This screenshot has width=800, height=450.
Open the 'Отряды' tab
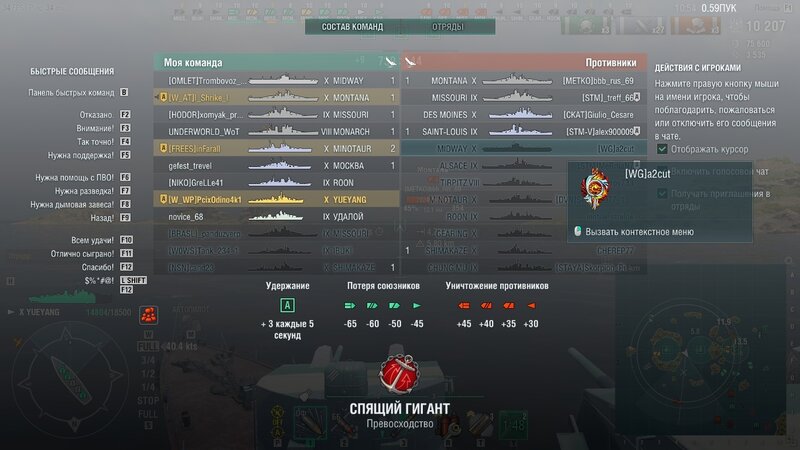(447, 27)
